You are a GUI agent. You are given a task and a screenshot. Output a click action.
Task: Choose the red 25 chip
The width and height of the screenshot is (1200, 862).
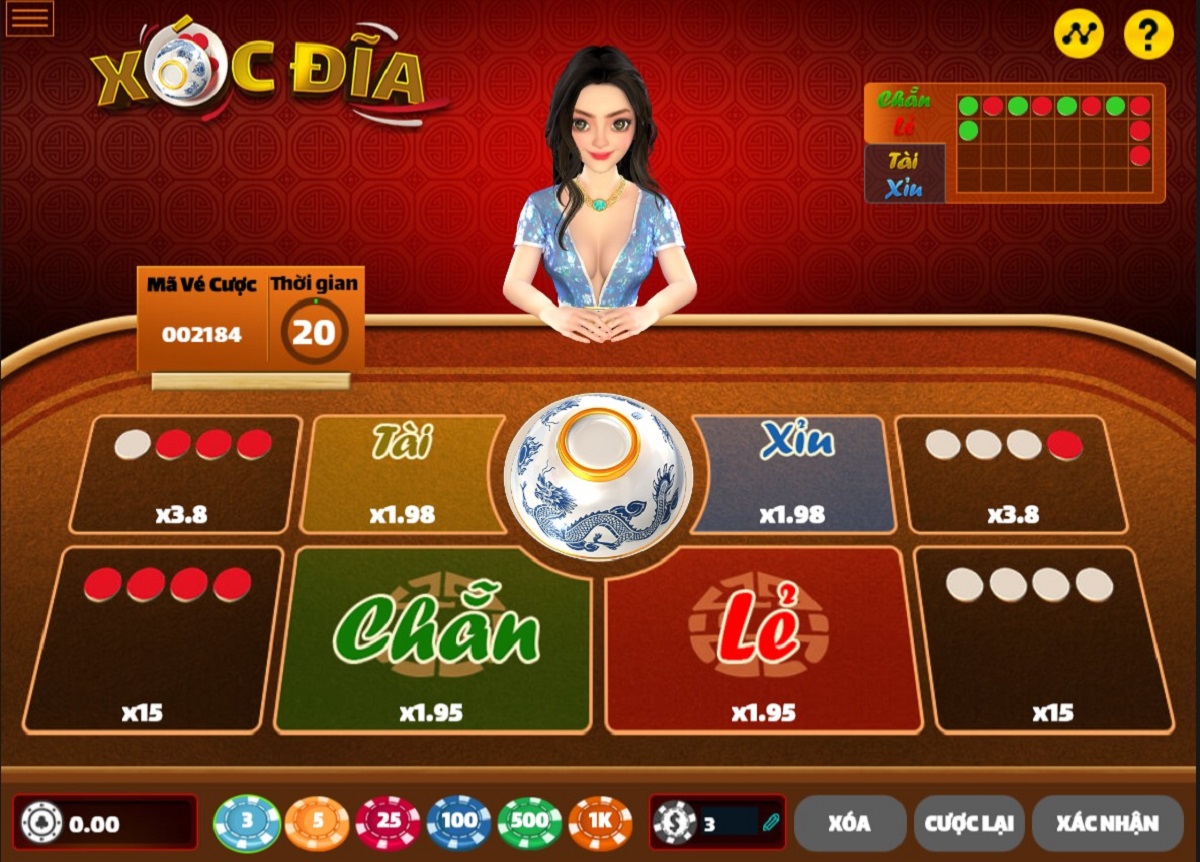tap(388, 823)
